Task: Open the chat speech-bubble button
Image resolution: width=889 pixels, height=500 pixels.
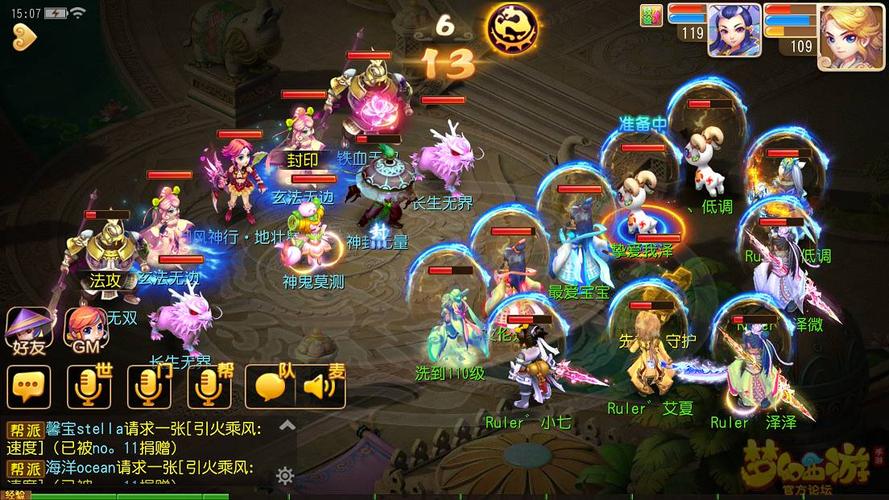Action: (29, 386)
